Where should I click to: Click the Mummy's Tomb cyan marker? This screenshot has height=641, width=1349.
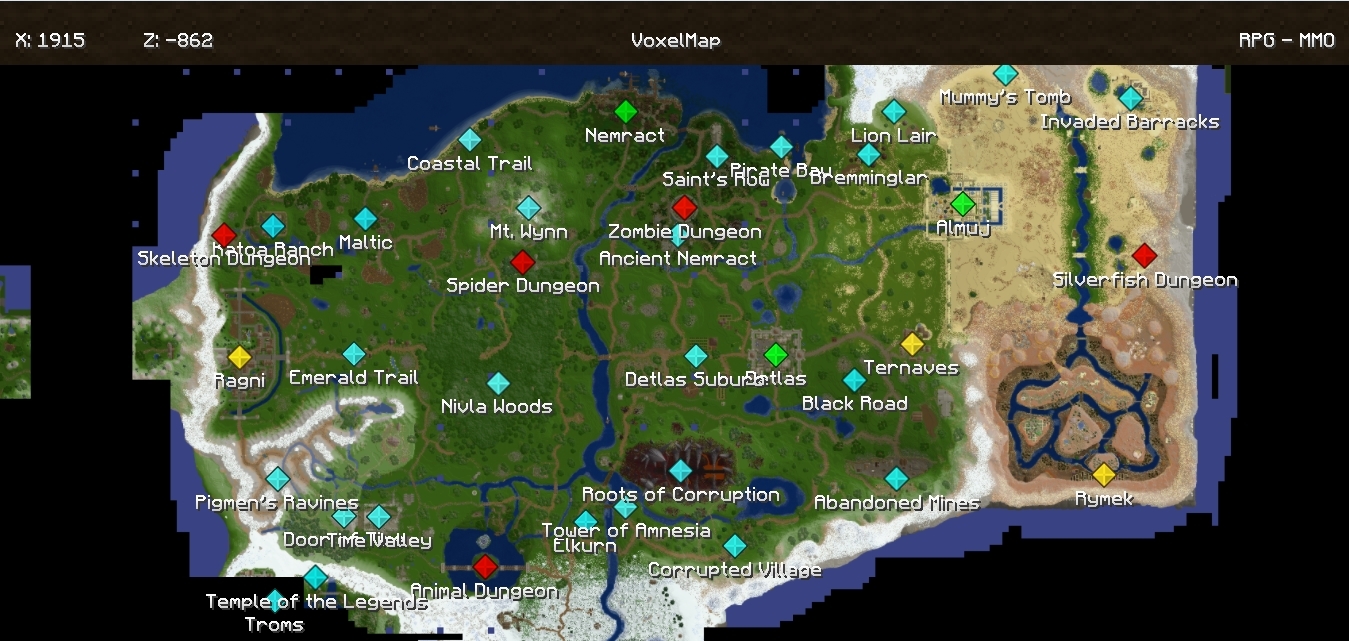click(1005, 74)
